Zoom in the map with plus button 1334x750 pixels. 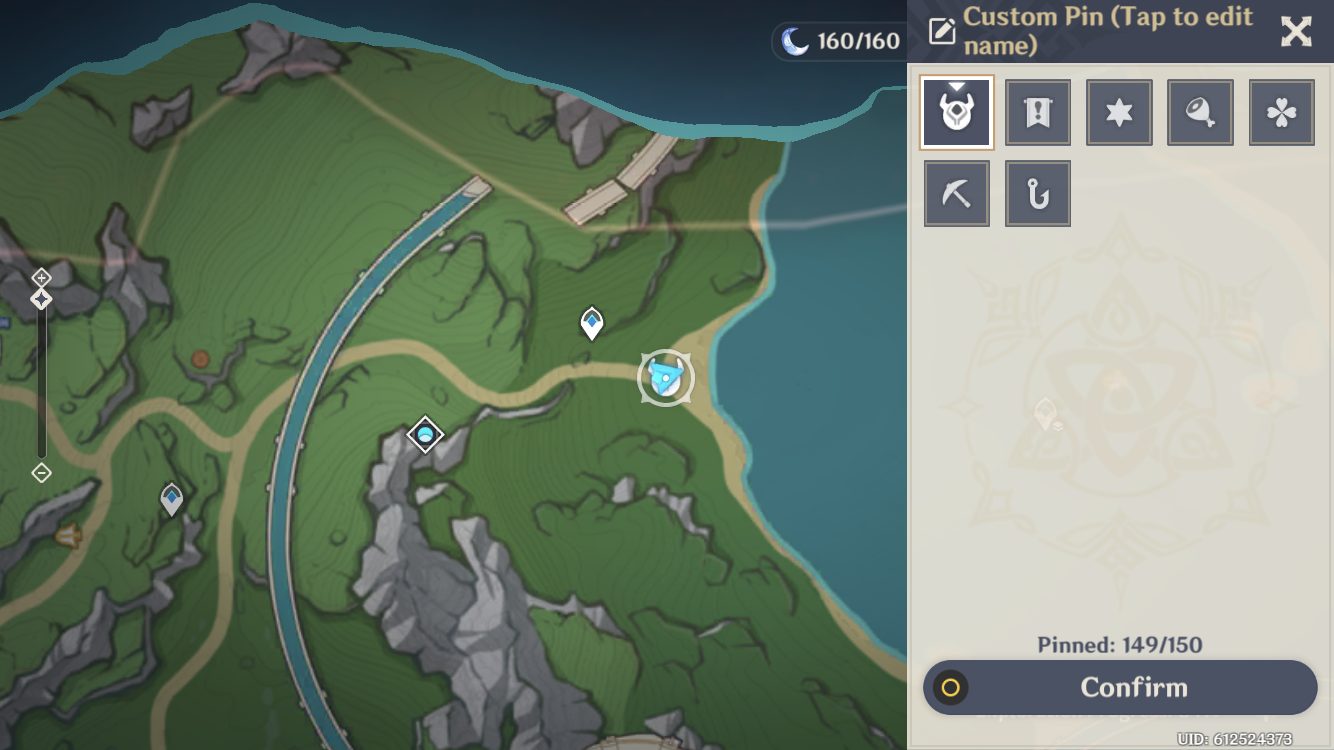point(41,277)
